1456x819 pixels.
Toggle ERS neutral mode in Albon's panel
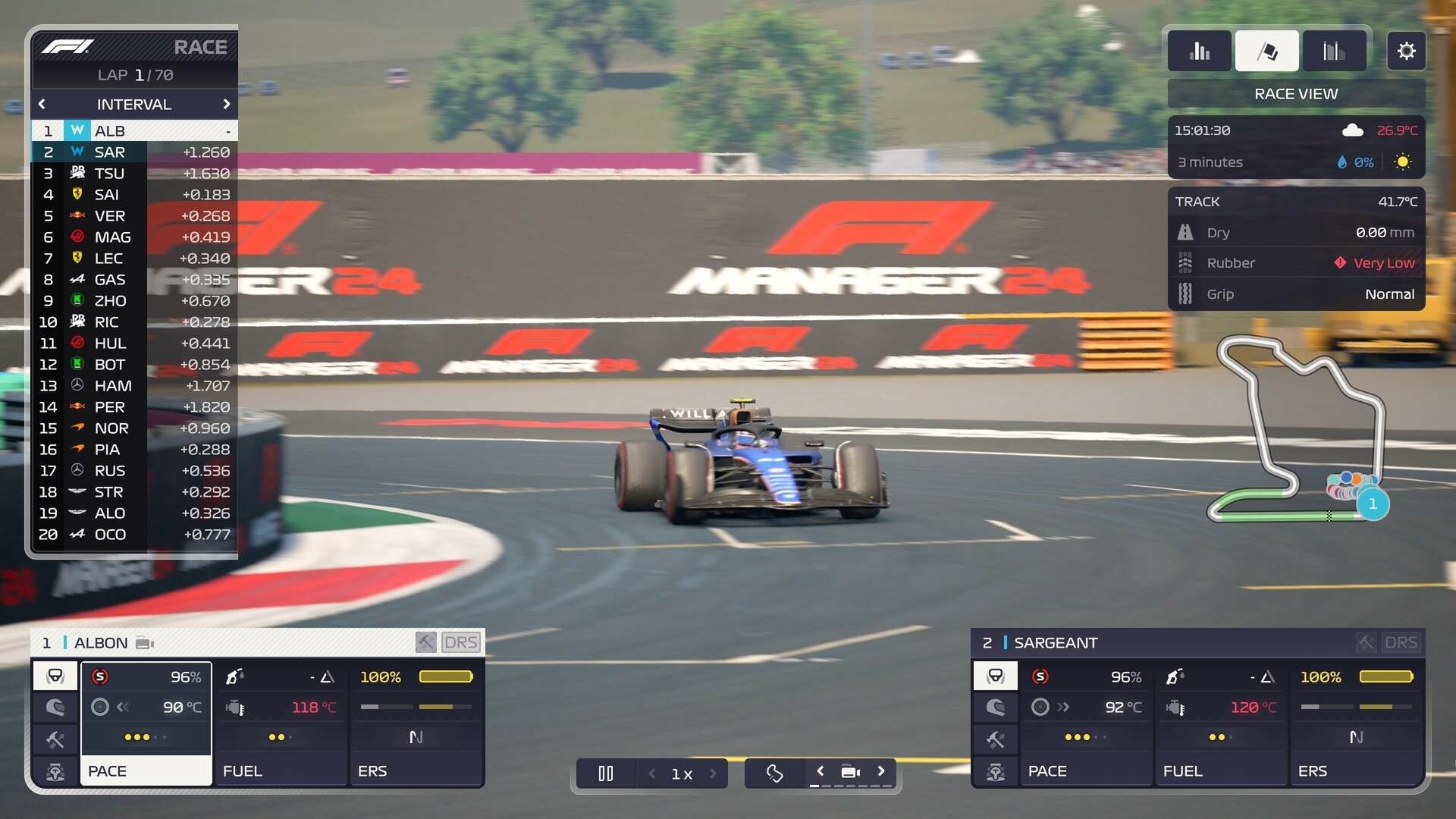pos(416,736)
